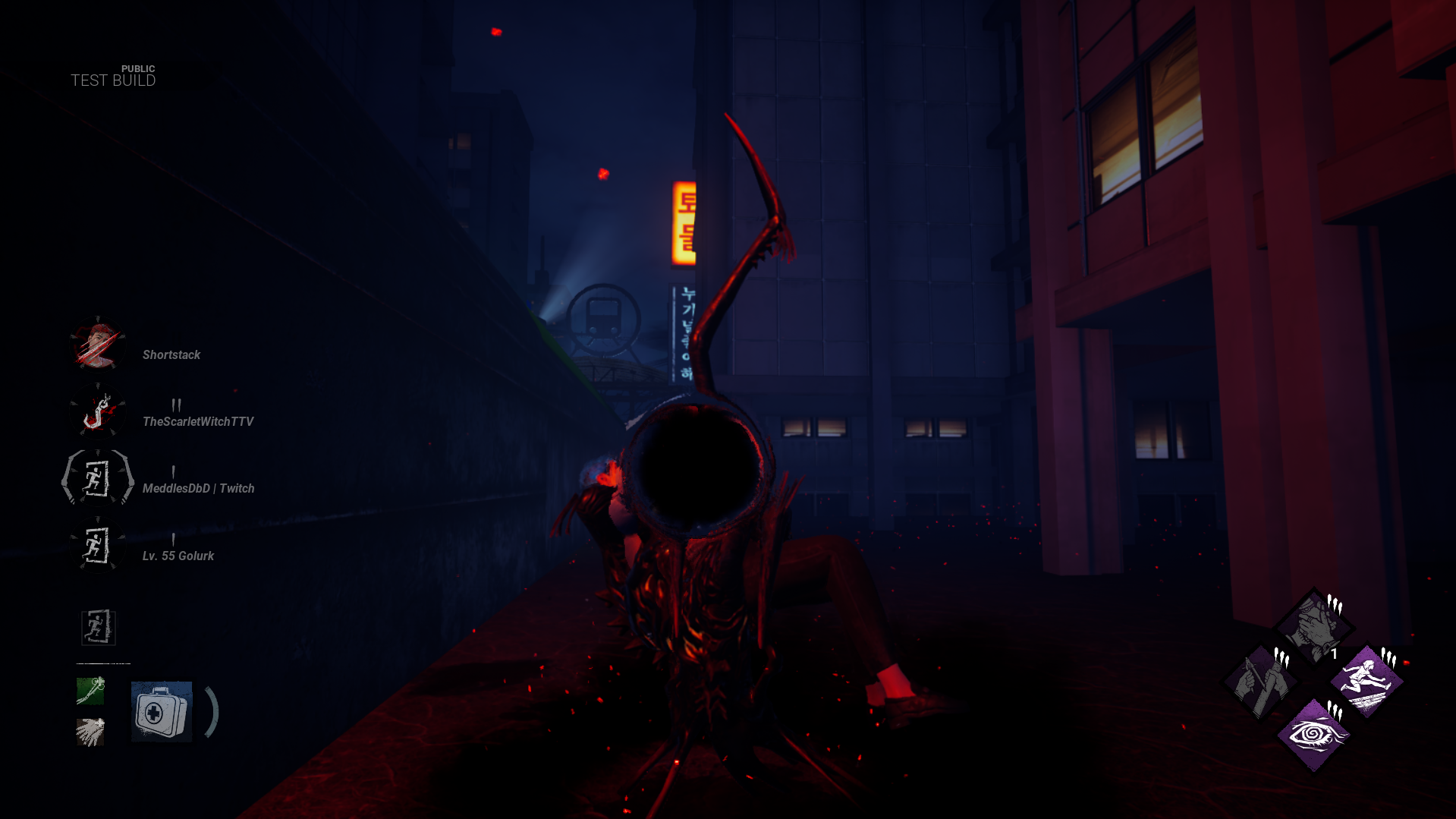The image size is (1456, 819).
Task: Select the knife-sharpening hands perk
Action: click(1260, 682)
